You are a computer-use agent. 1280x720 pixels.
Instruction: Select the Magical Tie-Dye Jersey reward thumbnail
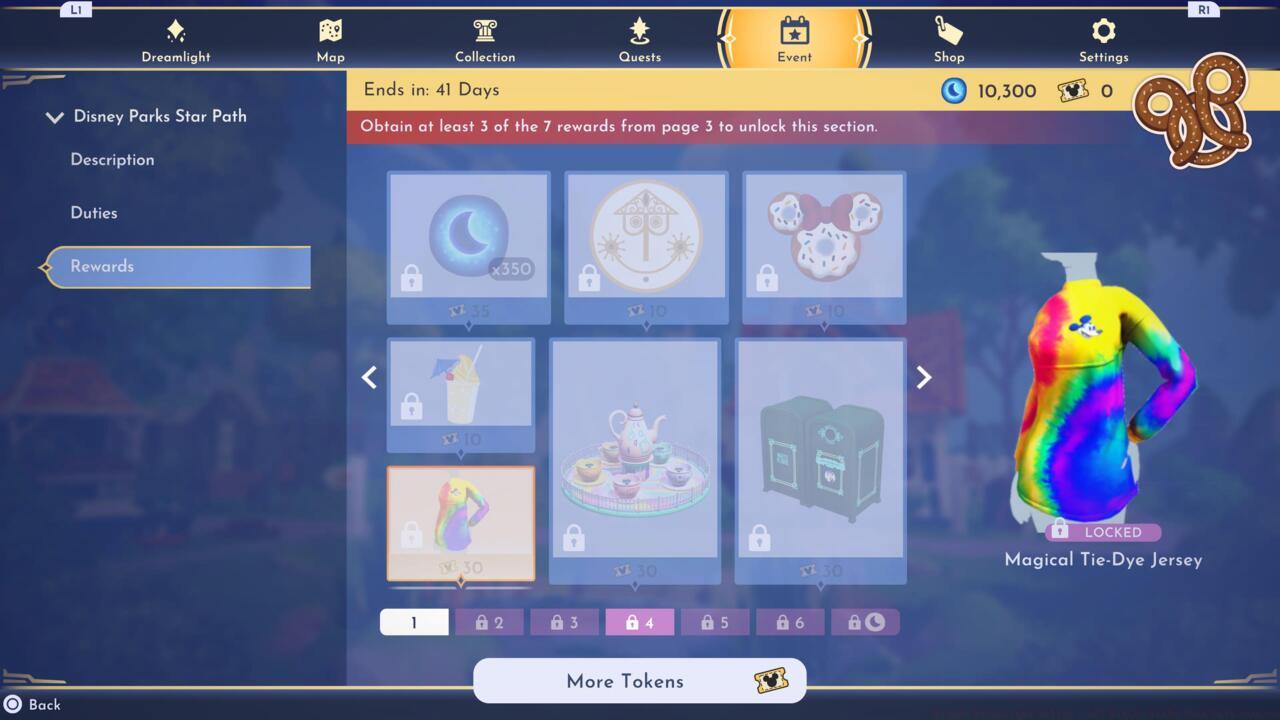pyautogui.click(x=460, y=523)
